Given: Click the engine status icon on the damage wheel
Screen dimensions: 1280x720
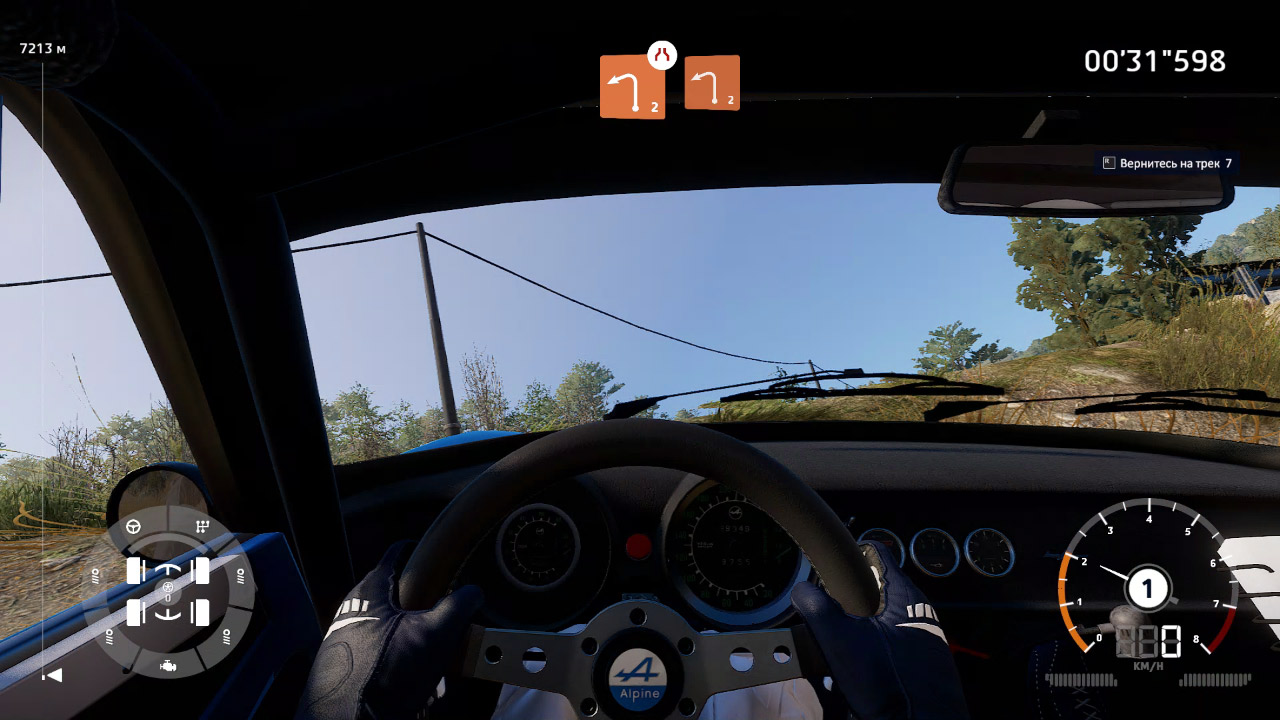Looking at the screenshot, I should [x=168, y=667].
